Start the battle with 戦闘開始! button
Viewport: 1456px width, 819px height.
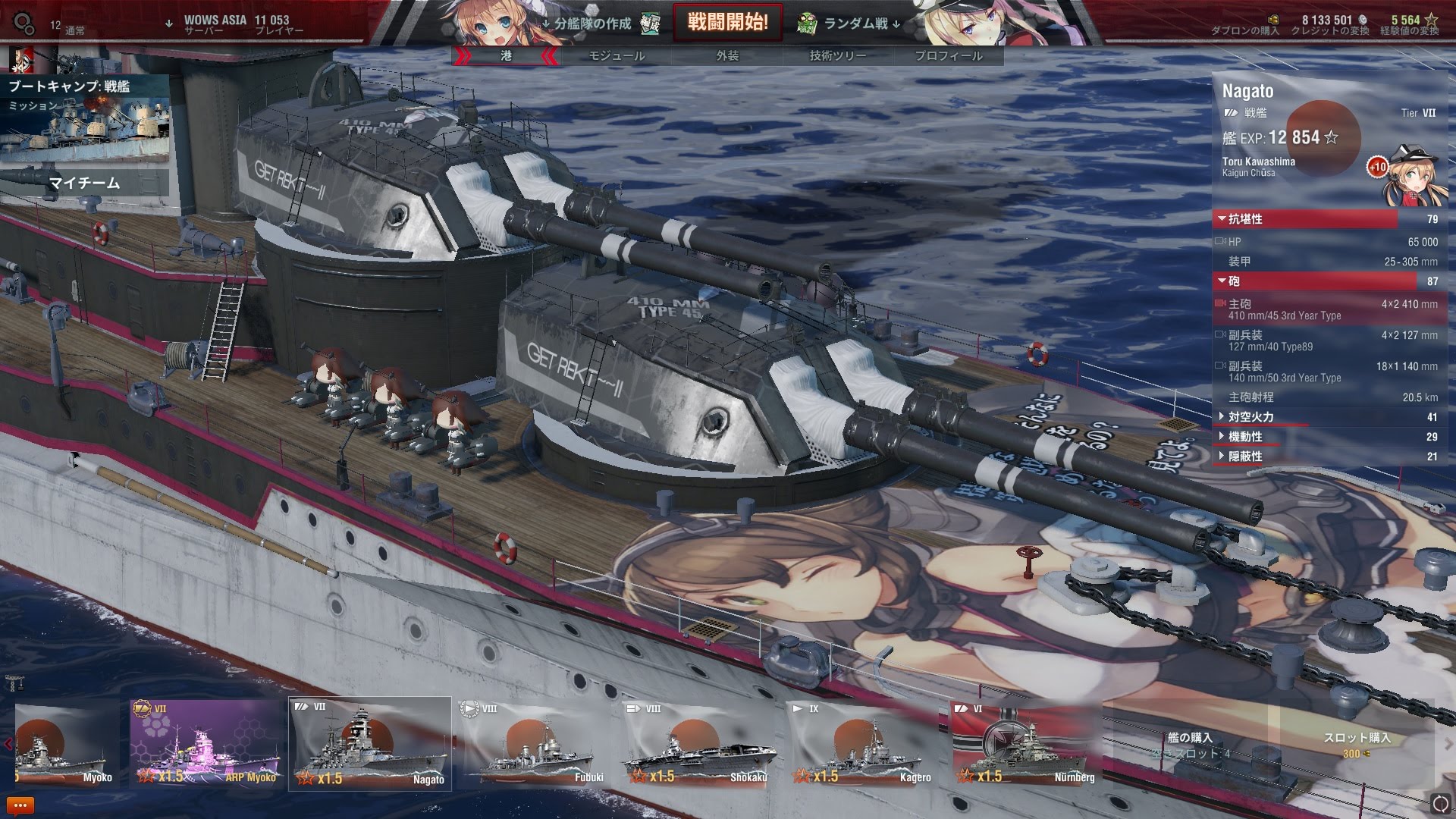(727, 22)
